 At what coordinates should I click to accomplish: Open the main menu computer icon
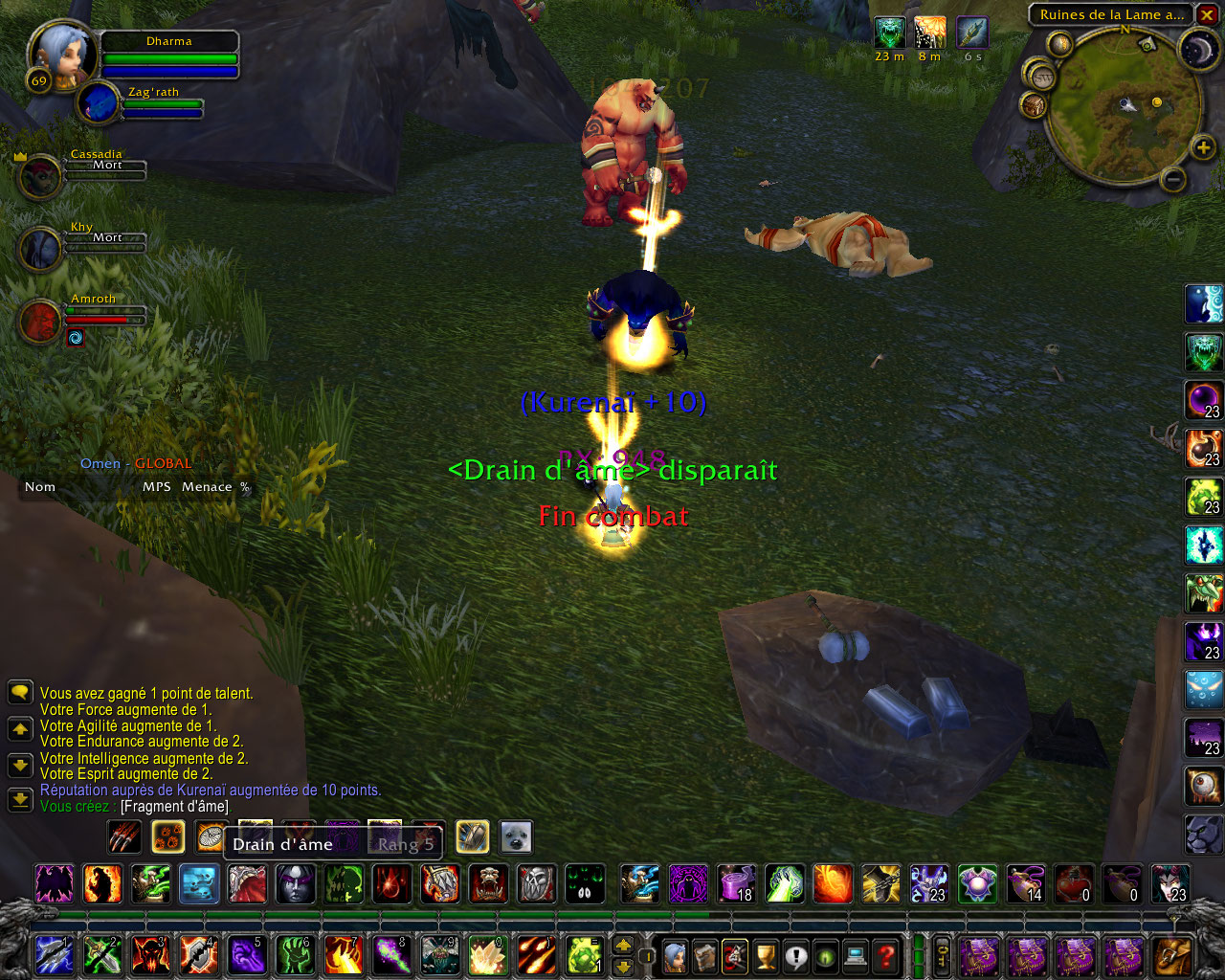pos(857,956)
